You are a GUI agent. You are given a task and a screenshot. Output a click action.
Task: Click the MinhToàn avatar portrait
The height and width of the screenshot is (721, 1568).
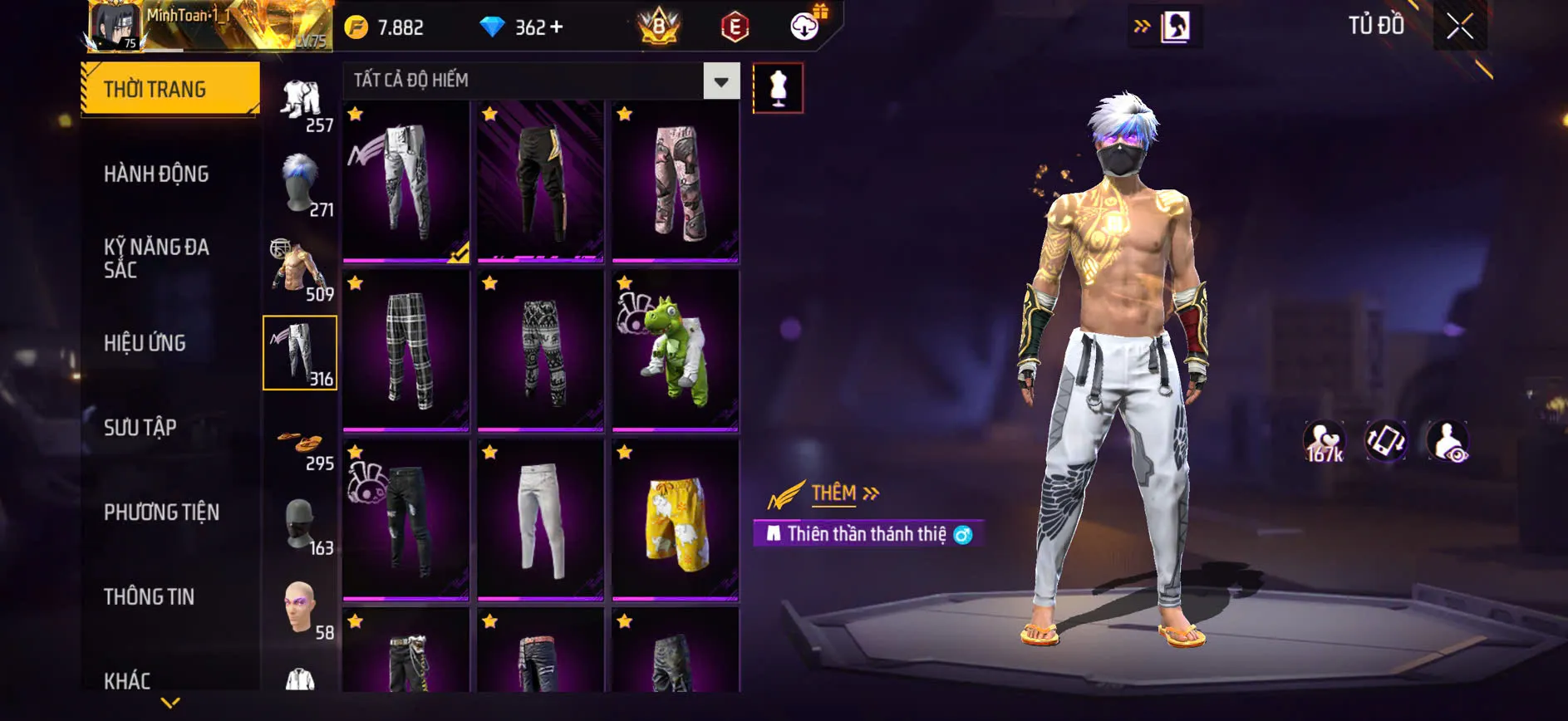point(116,25)
